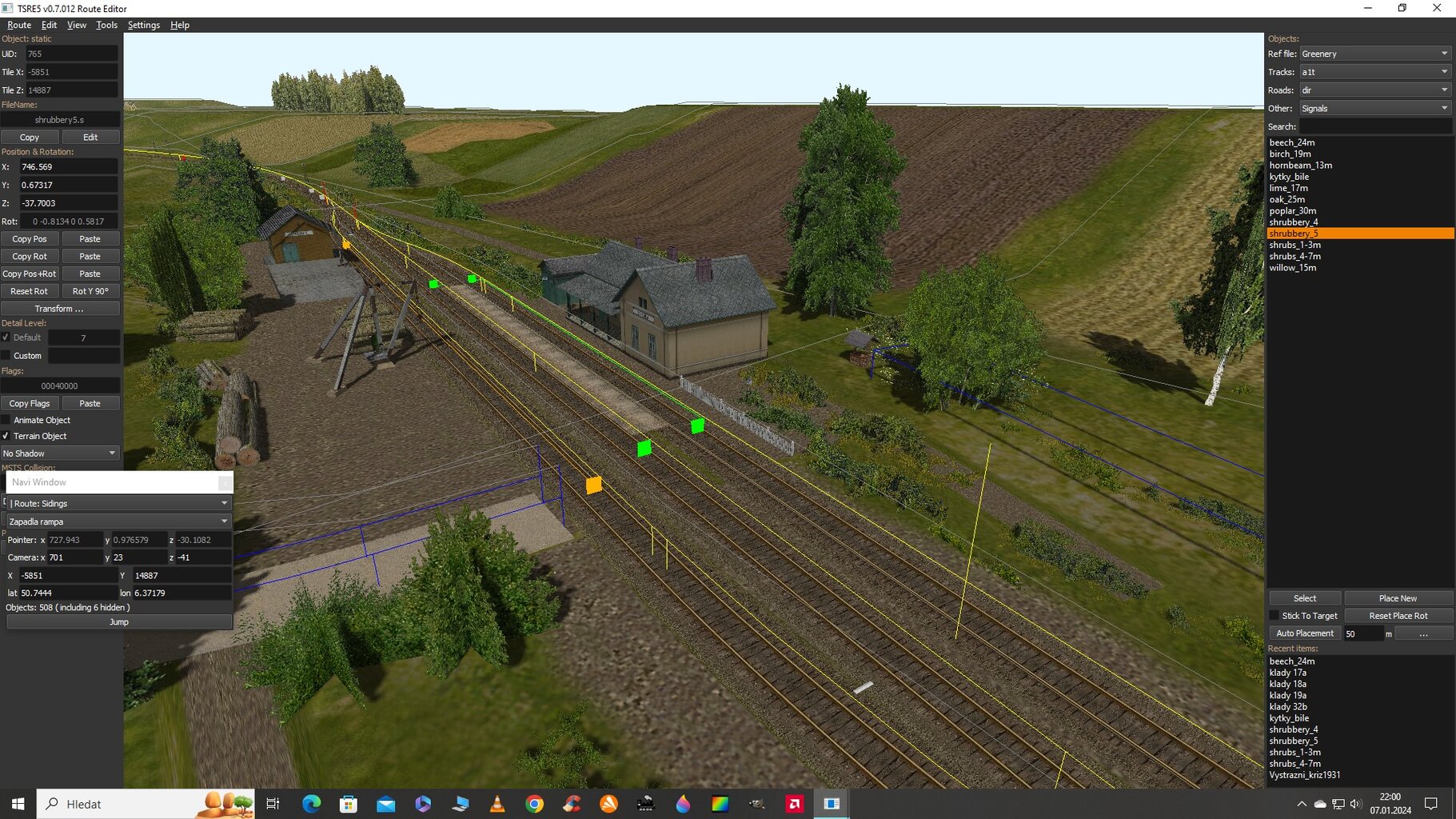Click the Jump button in Navi Window
Screen dimensions: 1456x819
tap(119, 621)
